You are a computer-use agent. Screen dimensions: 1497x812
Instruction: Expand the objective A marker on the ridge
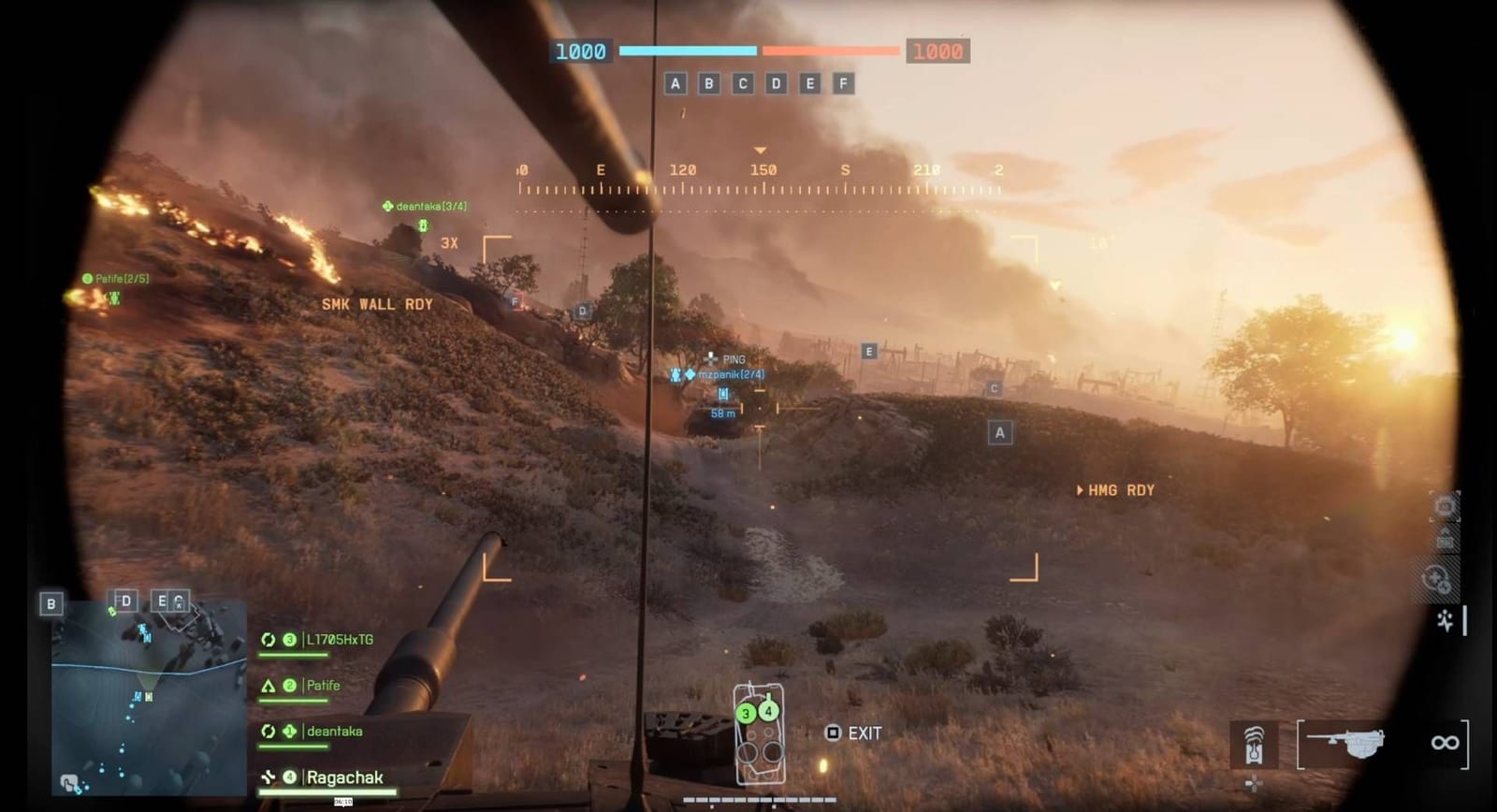[x=999, y=431]
